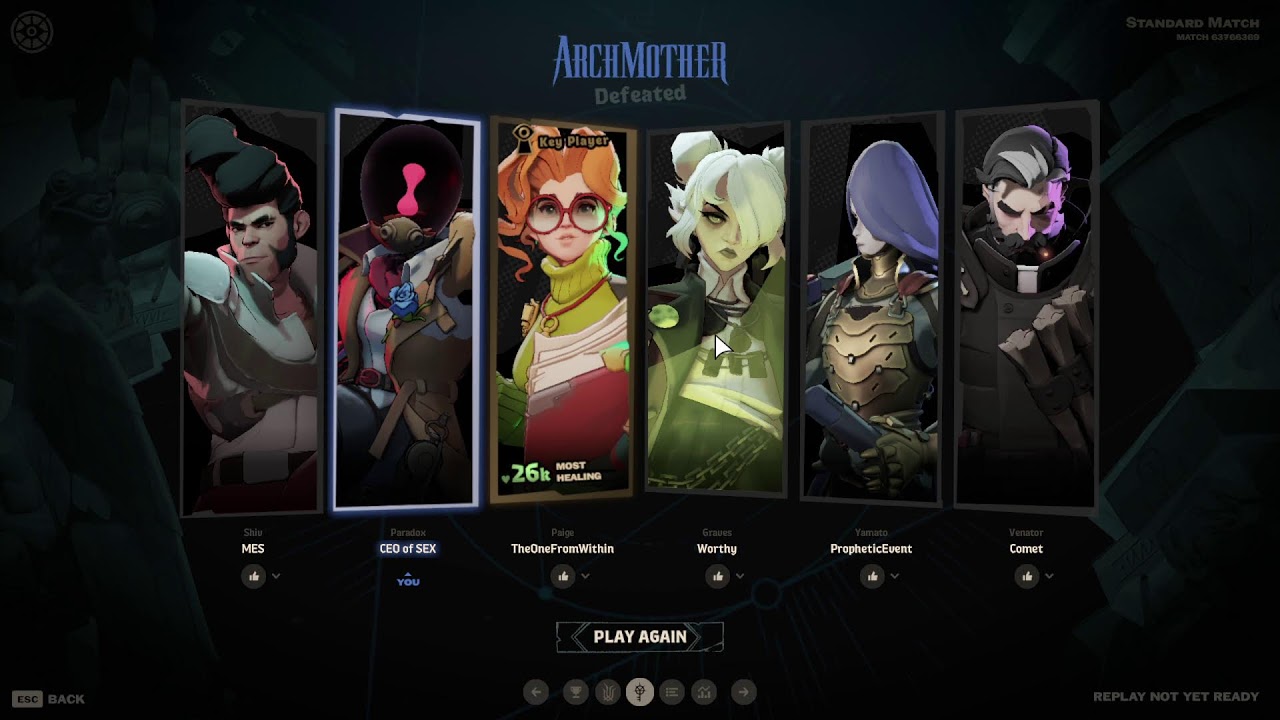Select the Yamato player card

click(x=872, y=310)
